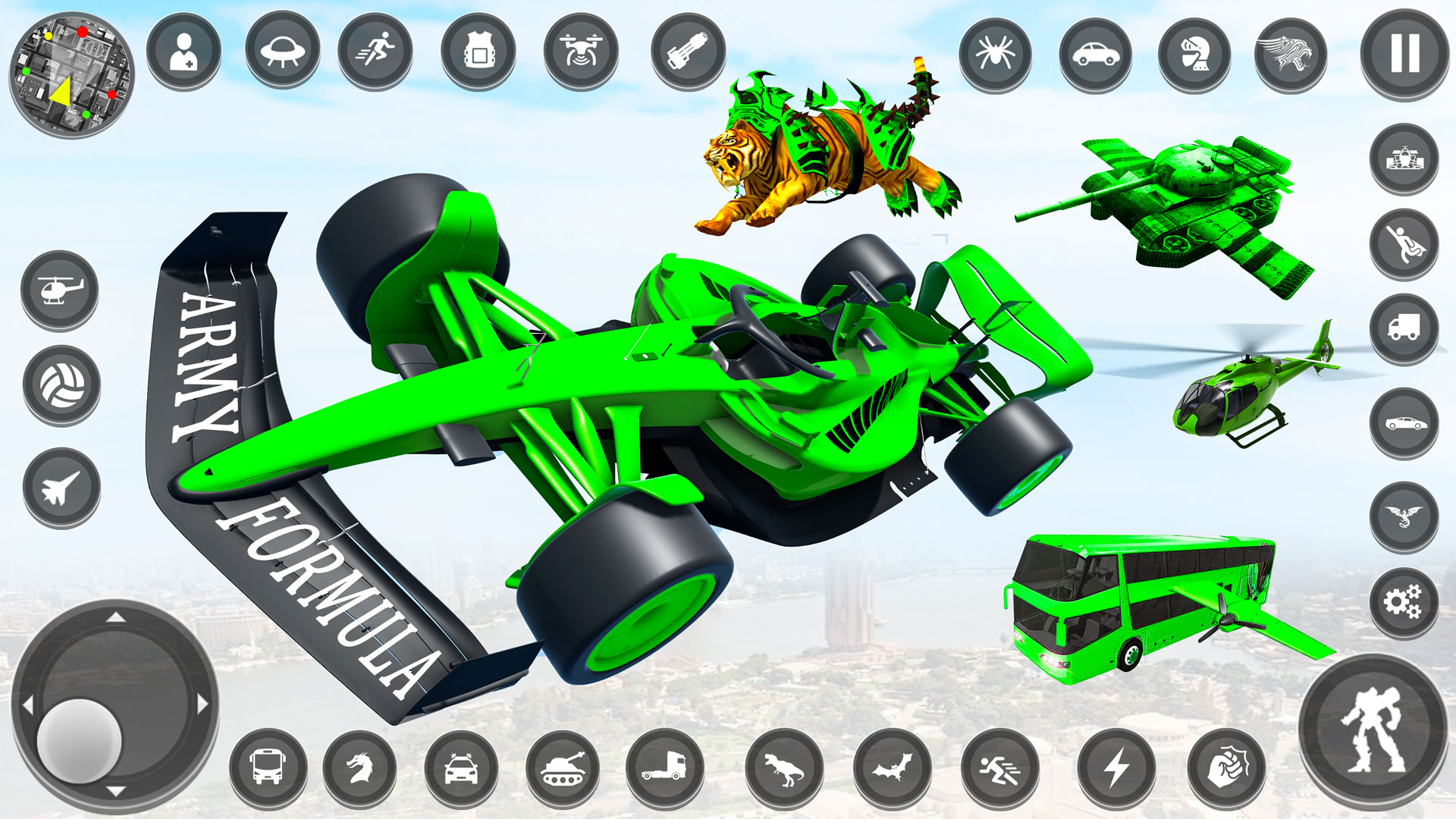Screen dimensions: 1456x819
Task: Pause the game
Action: click(1404, 52)
